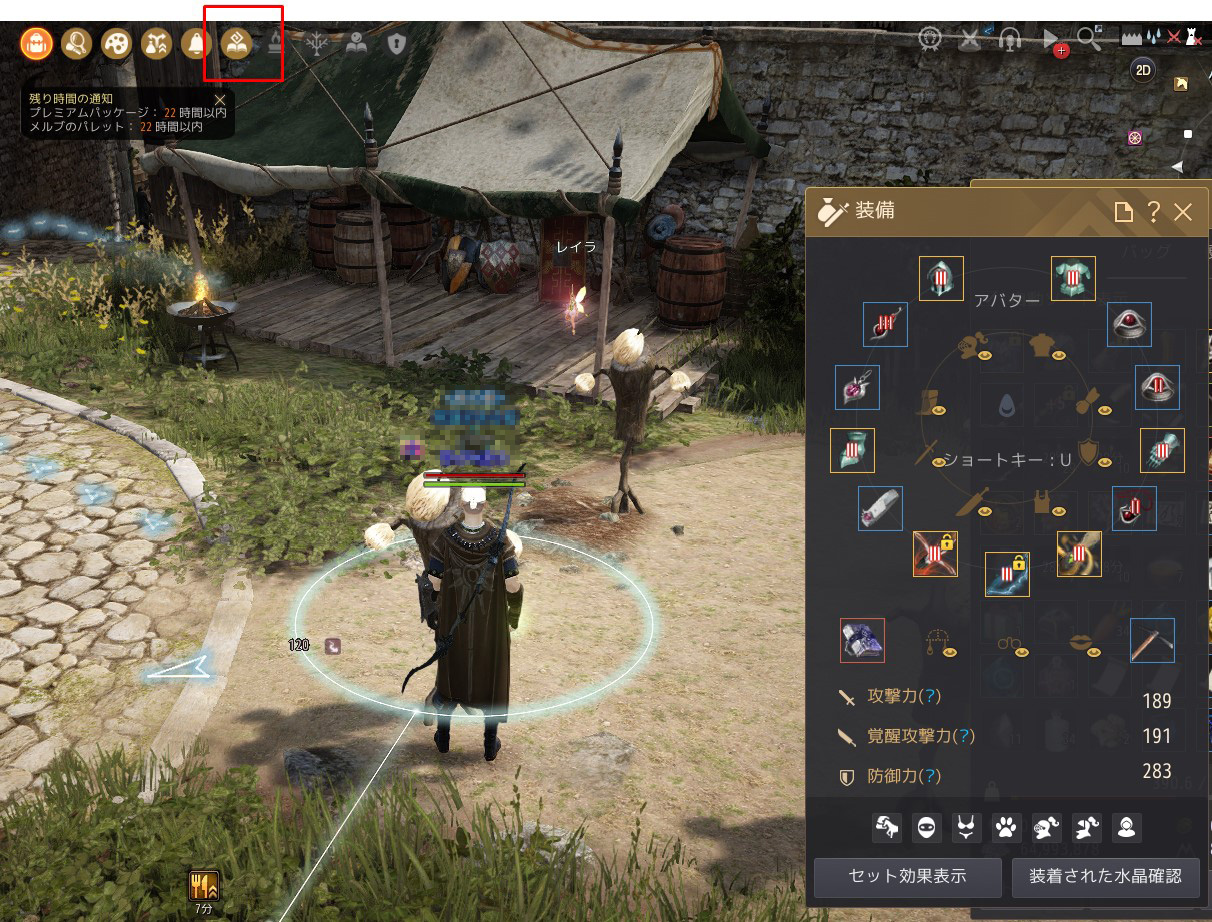Screen dimensions: 1212x922
Task: Click the shield lock icon
Action: coord(397,43)
